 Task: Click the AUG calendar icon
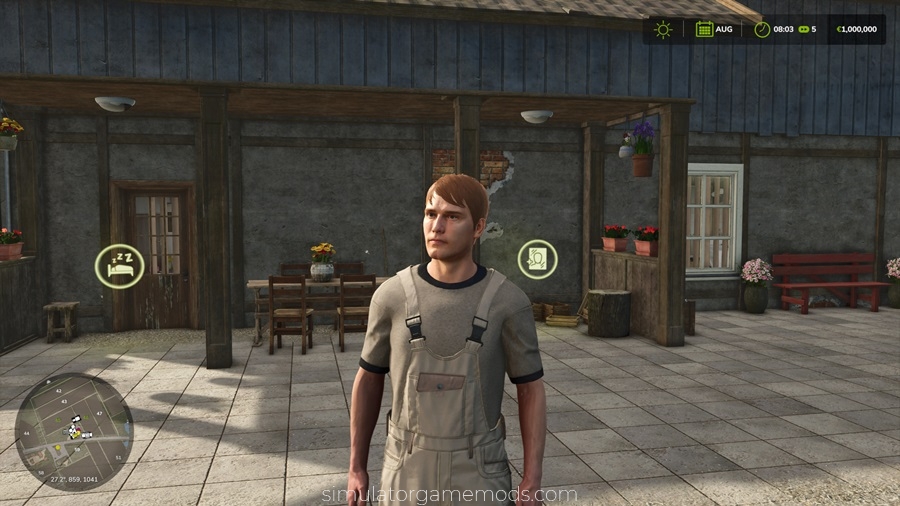[705, 29]
